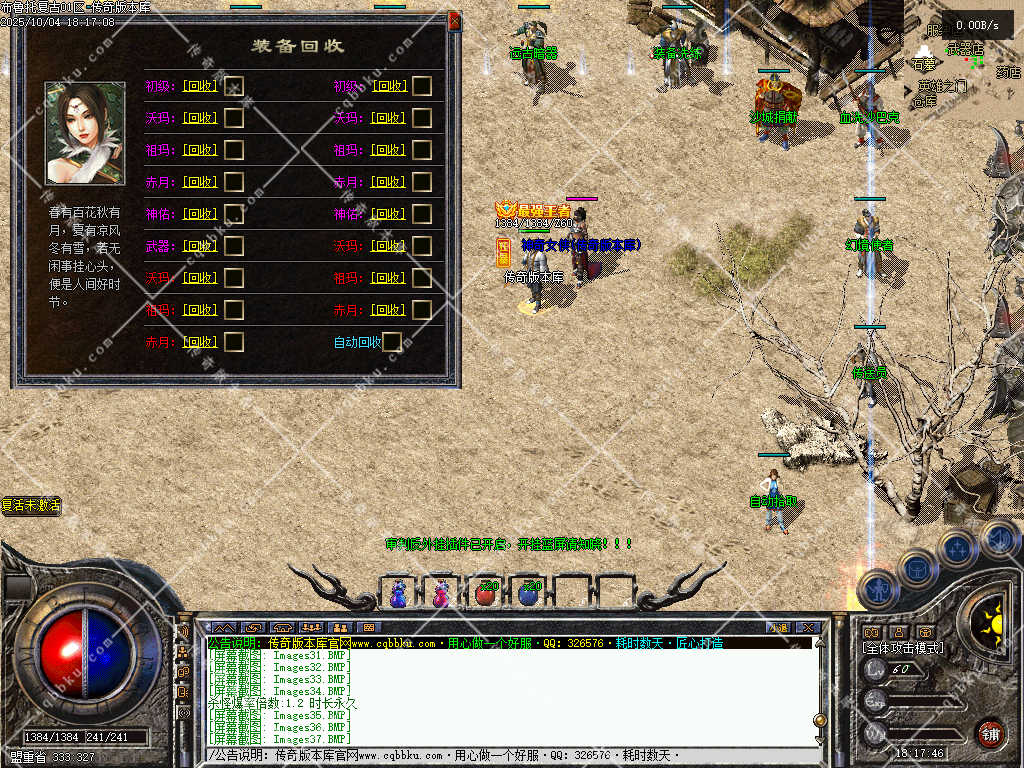Close the equipment recycle panel

point(454,20)
